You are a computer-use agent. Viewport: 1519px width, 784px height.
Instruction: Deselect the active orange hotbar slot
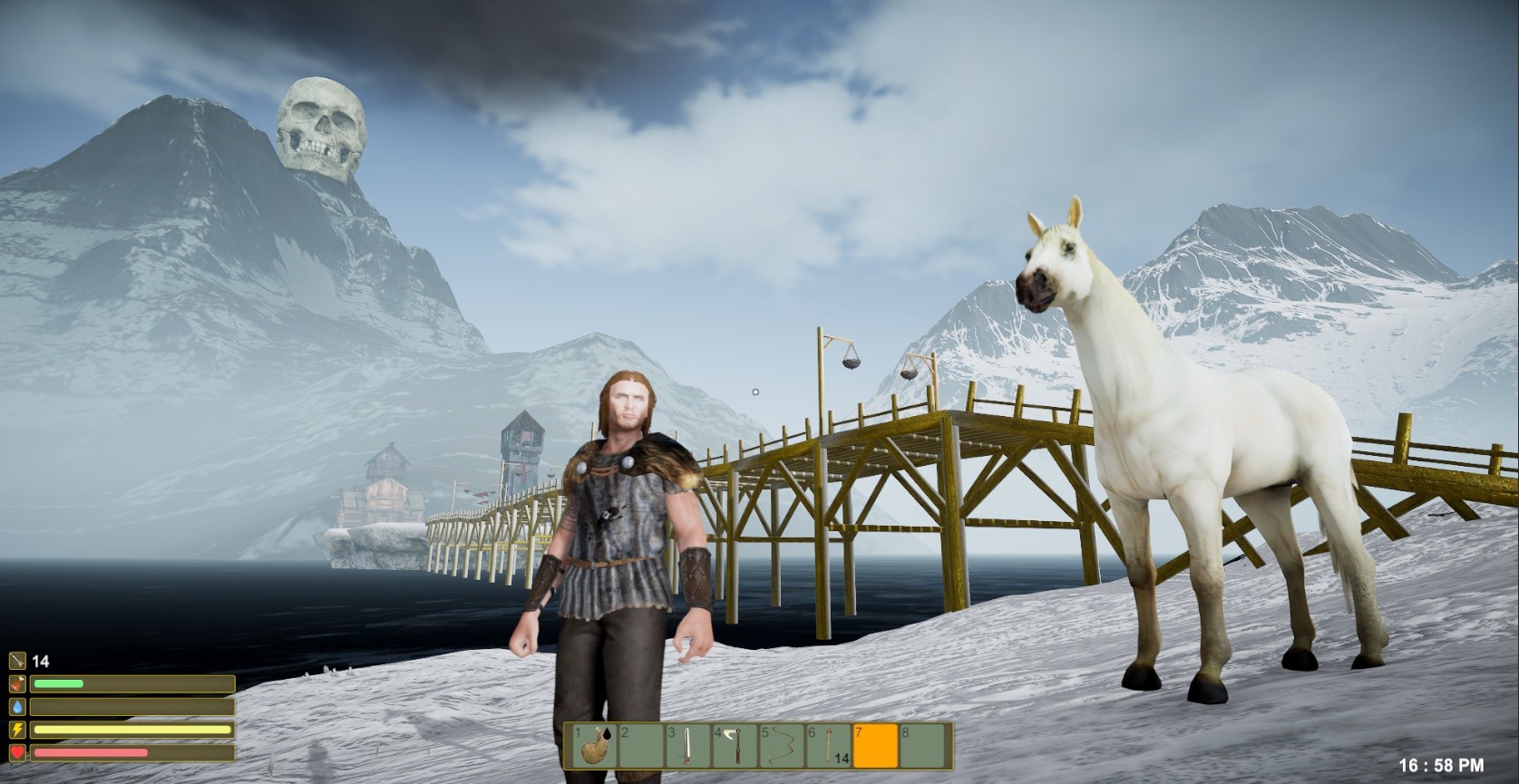point(874,745)
